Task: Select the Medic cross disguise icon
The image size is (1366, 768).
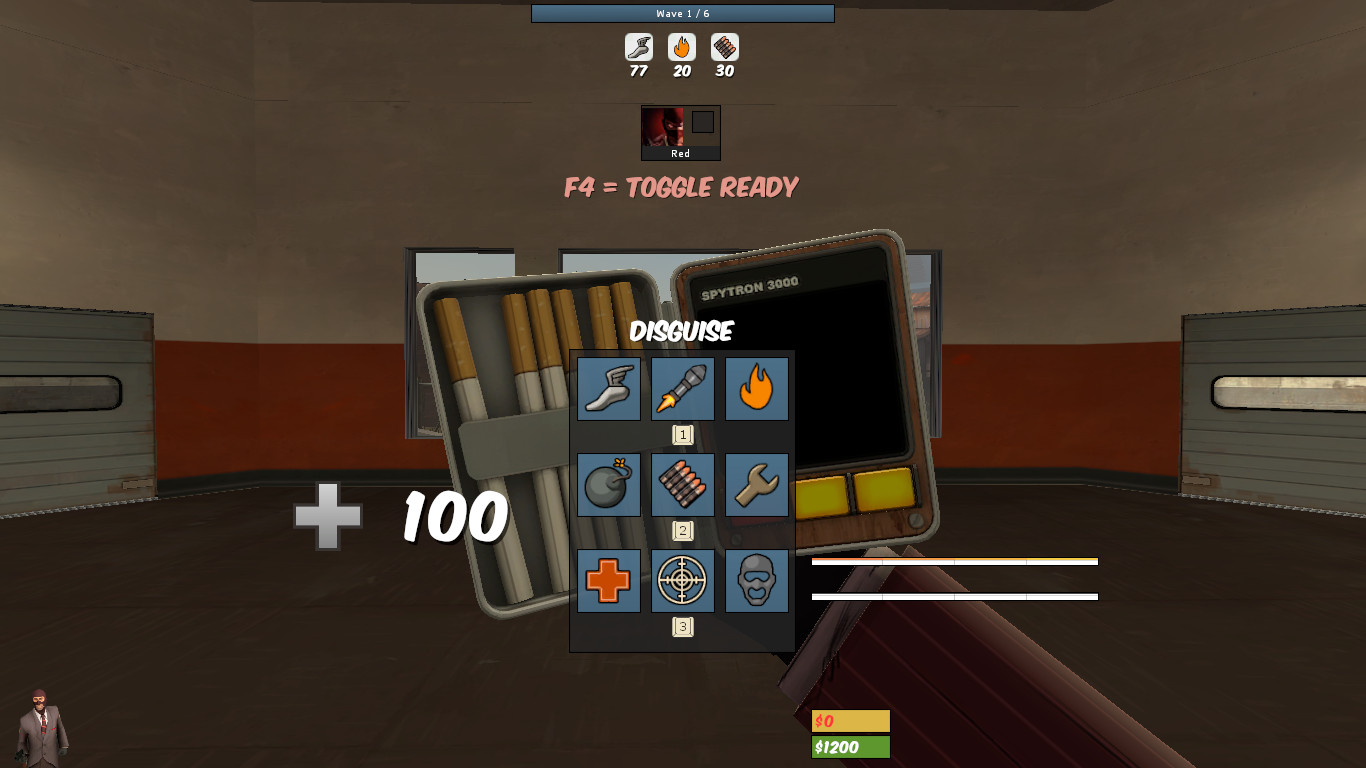Action: click(608, 581)
